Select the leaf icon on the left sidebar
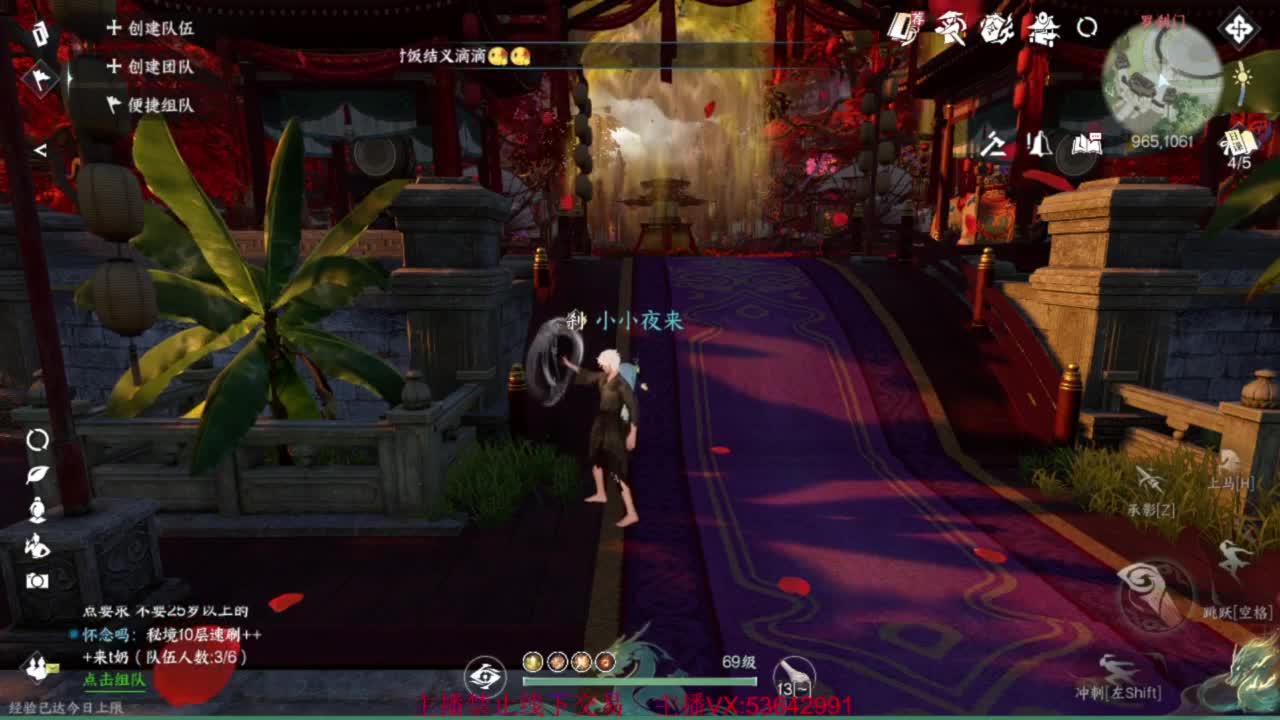The image size is (1280, 720). coord(37,475)
